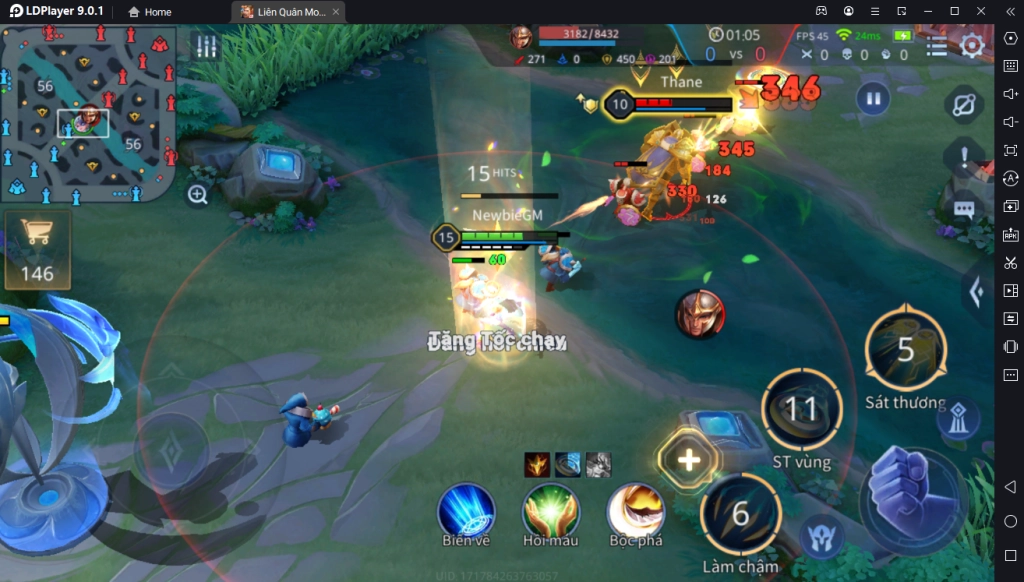Screen dimensions: 1024x582
Task: Activate the ST vùng skill
Action: click(x=801, y=409)
